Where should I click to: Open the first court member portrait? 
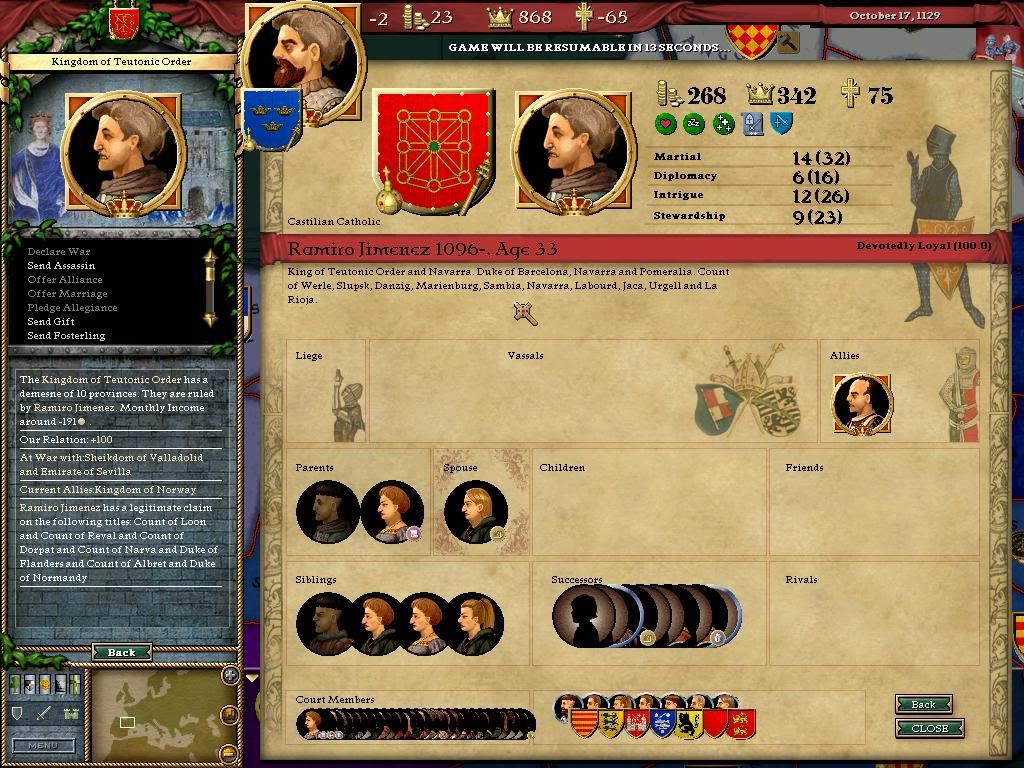point(311,722)
